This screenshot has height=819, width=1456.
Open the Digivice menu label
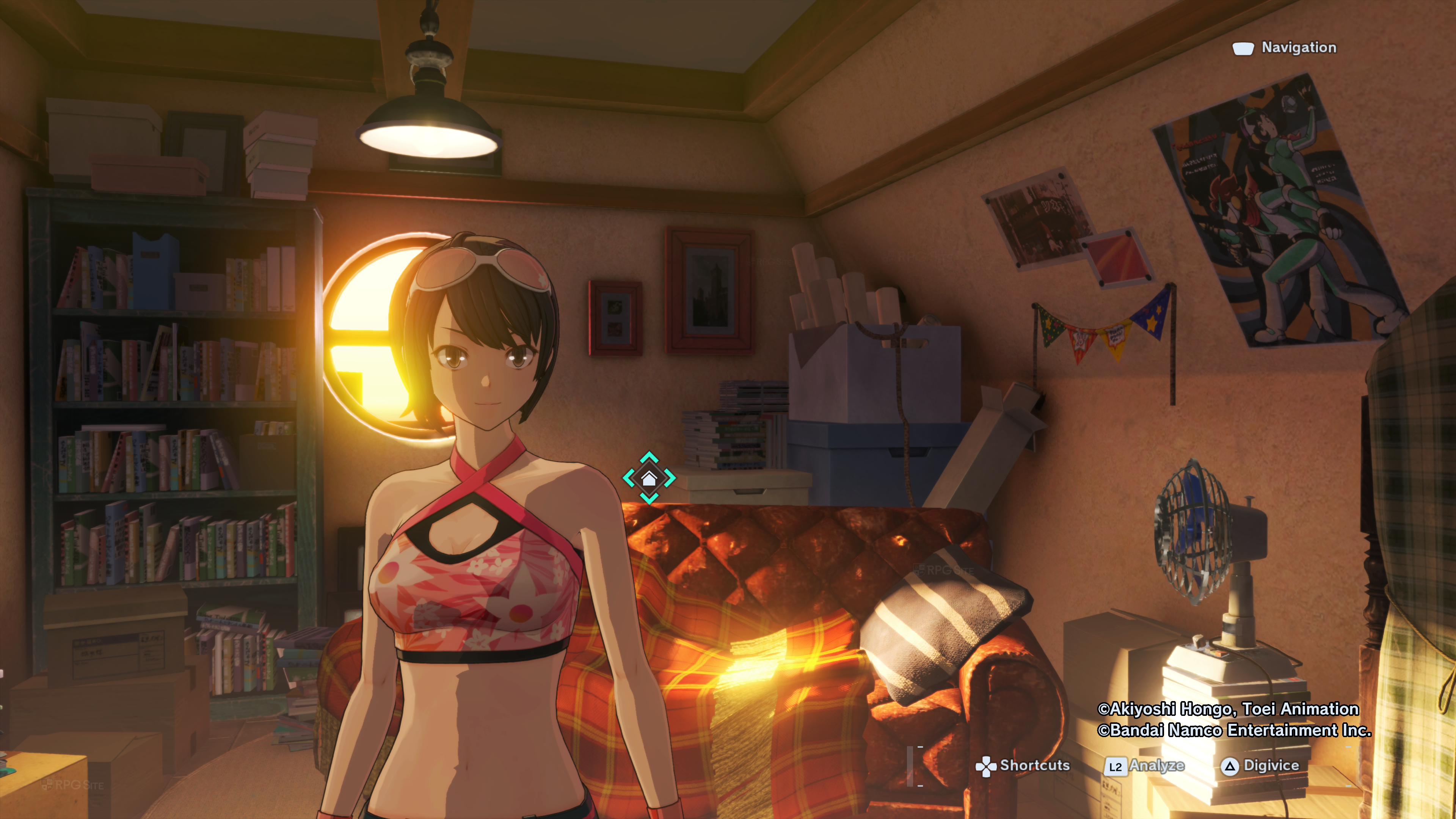pos(1271,765)
